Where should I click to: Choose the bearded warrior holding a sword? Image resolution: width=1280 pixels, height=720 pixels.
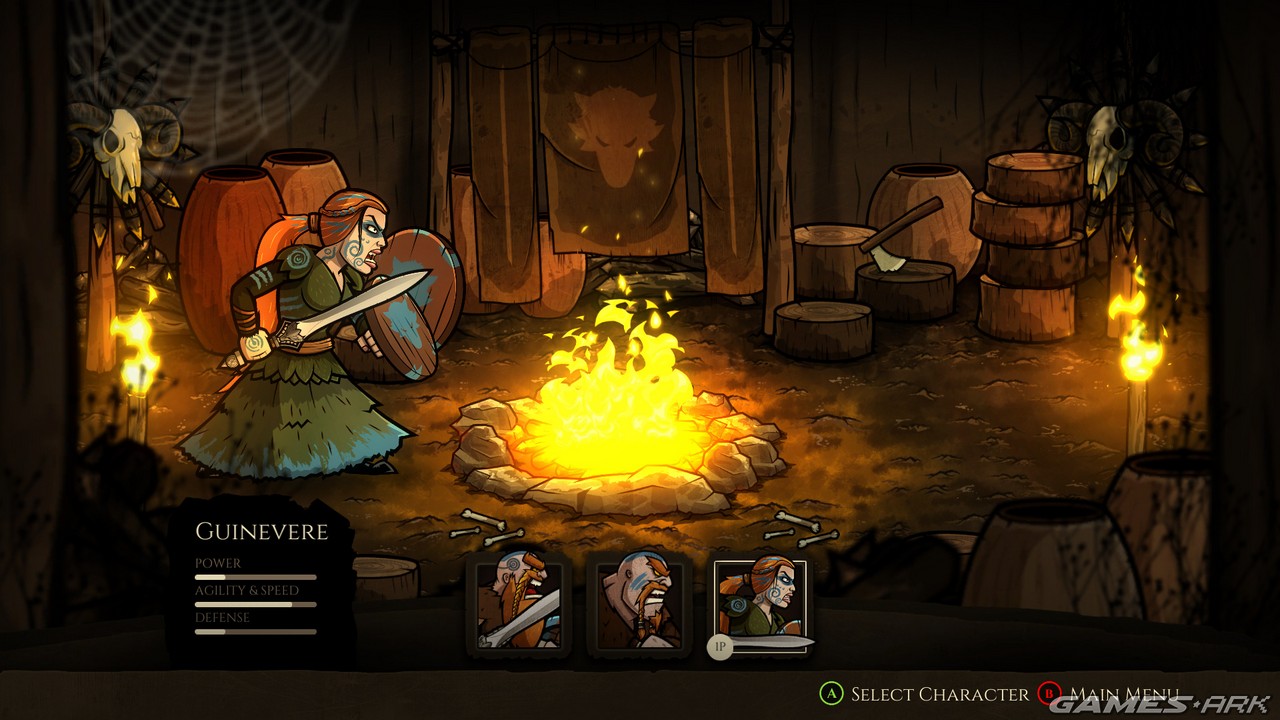[518, 602]
